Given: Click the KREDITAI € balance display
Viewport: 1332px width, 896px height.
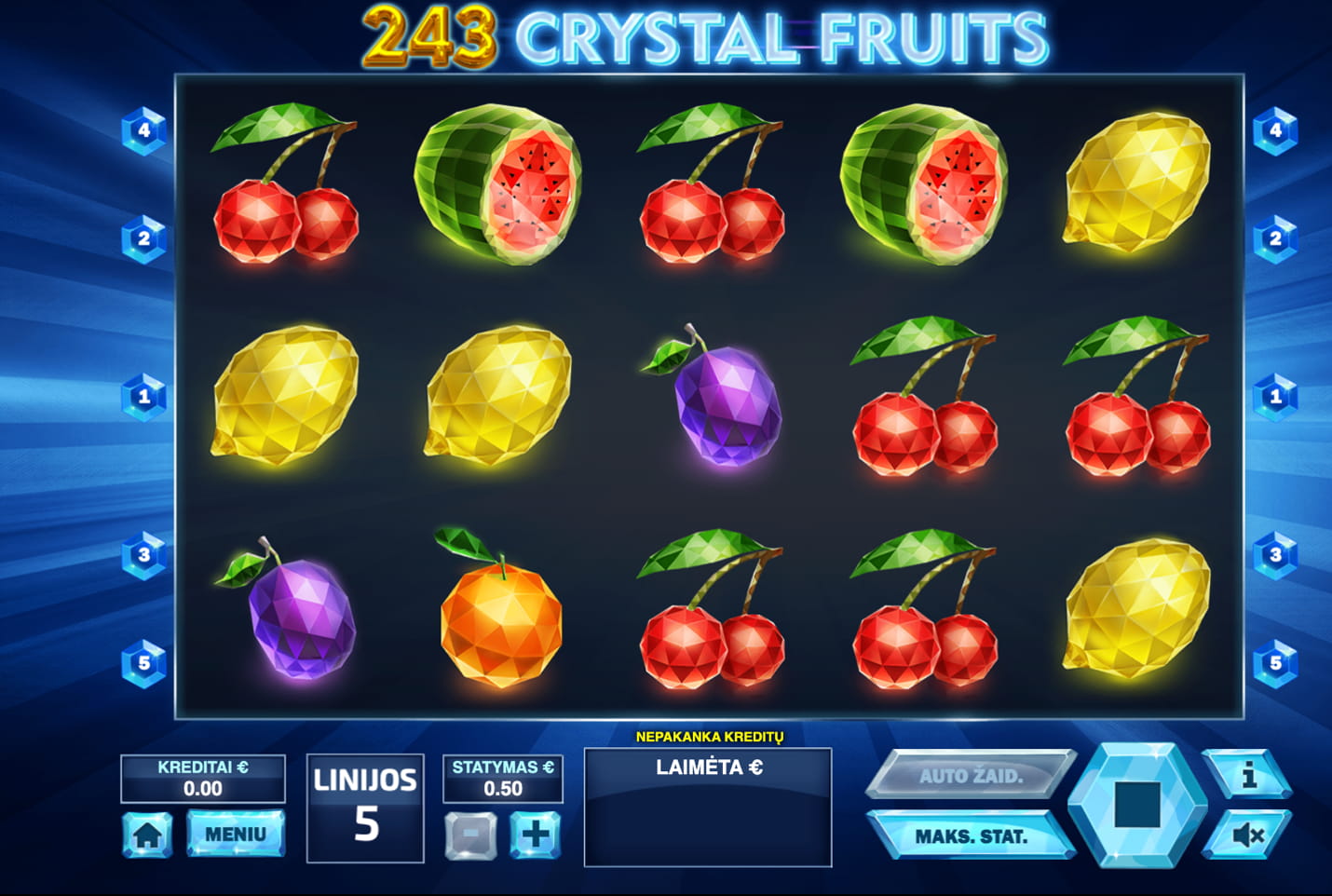Looking at the screenshot, I should click(x=203, y=778).
